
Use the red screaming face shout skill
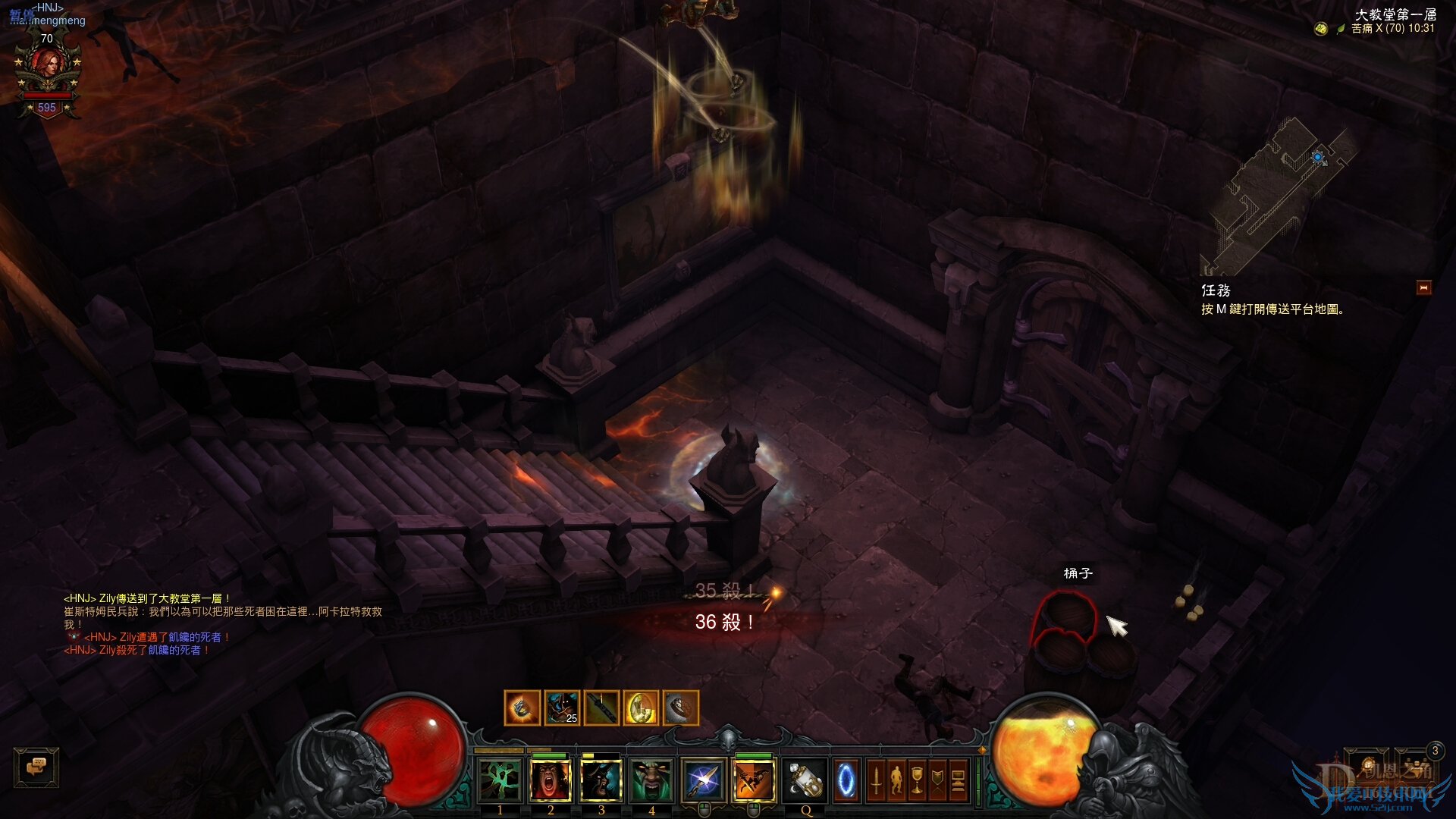click(551, 780)
